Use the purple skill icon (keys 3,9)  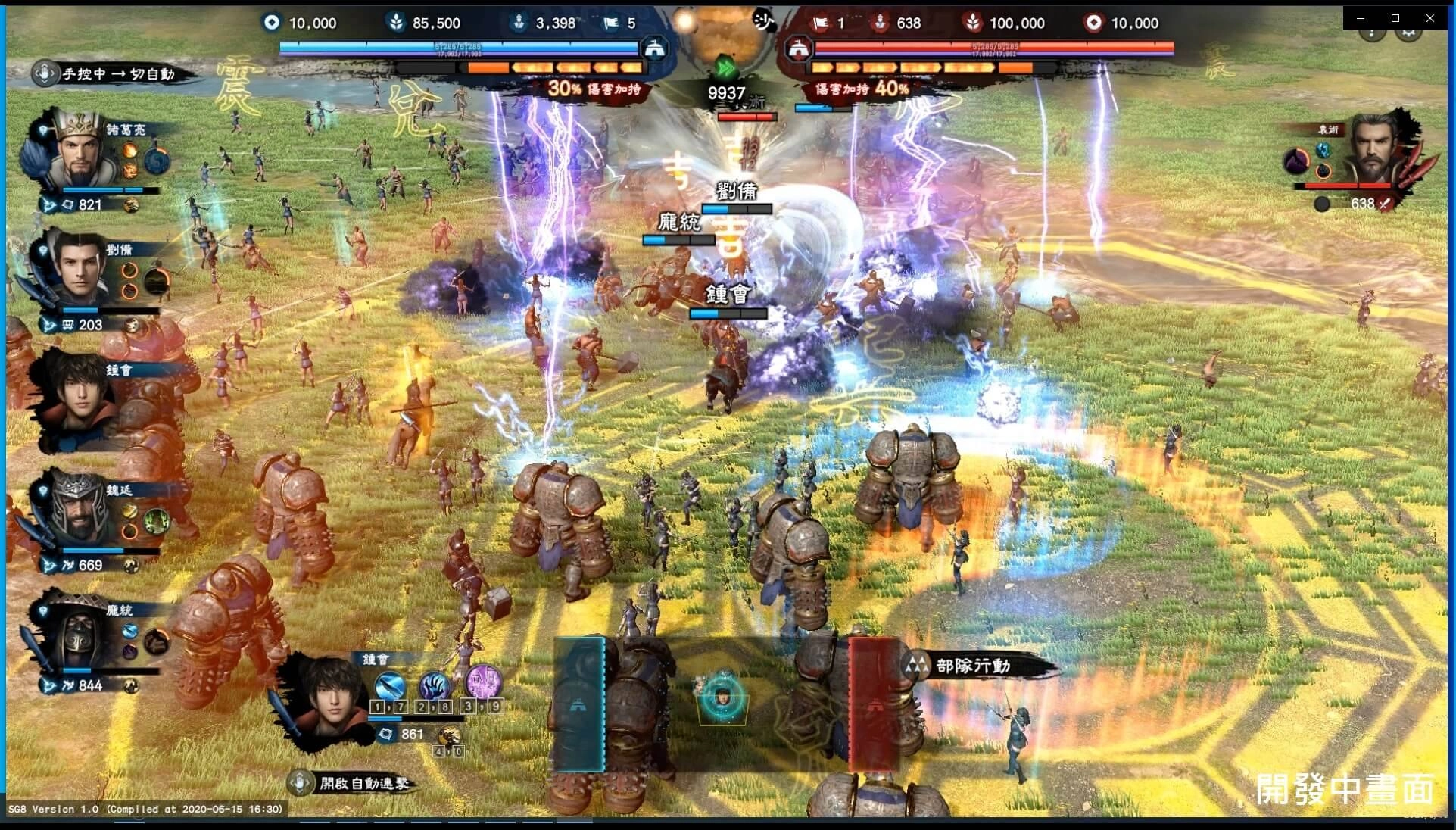(x=483, y=682)
